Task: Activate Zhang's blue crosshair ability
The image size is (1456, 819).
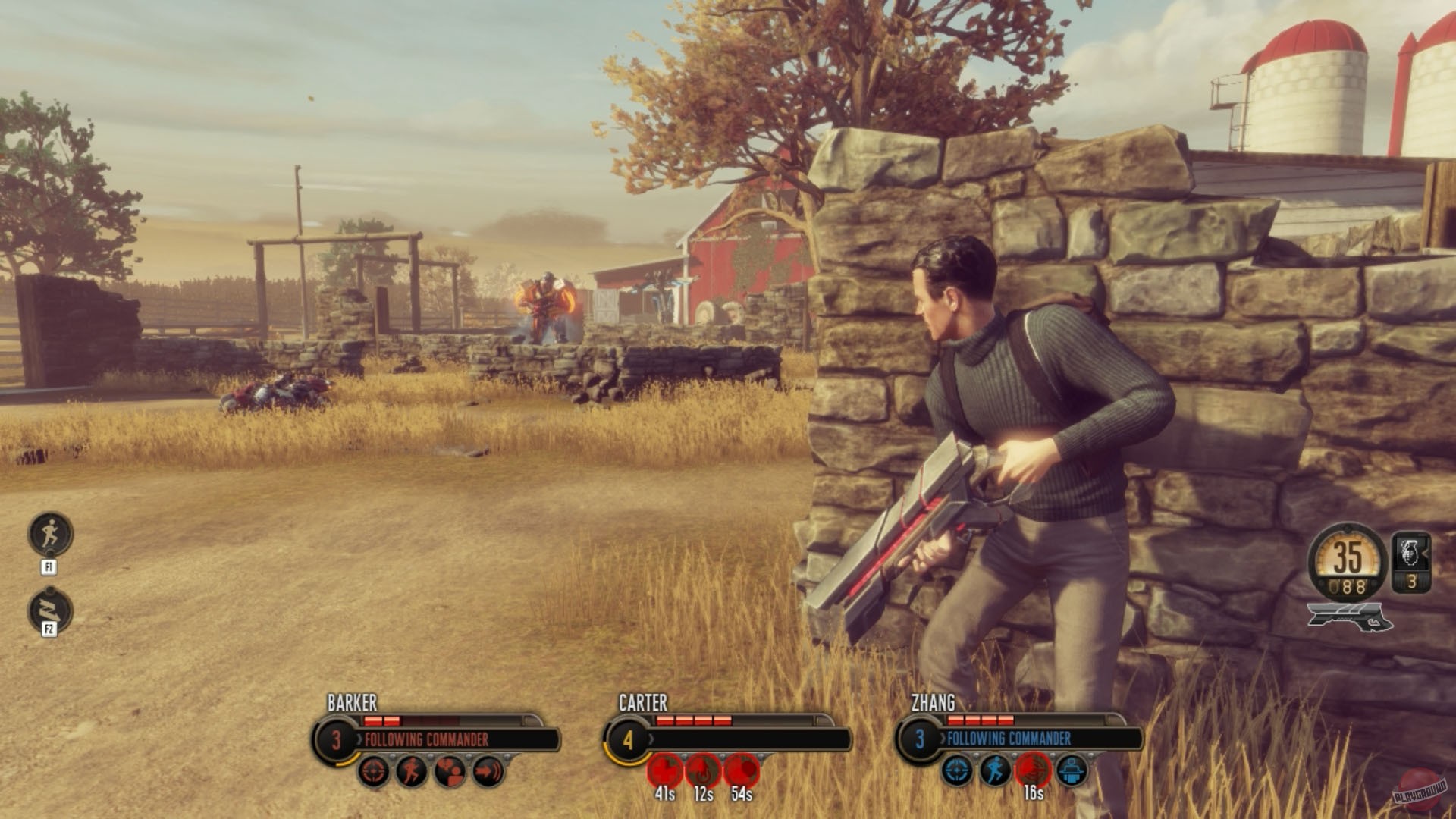Action: 958,771
